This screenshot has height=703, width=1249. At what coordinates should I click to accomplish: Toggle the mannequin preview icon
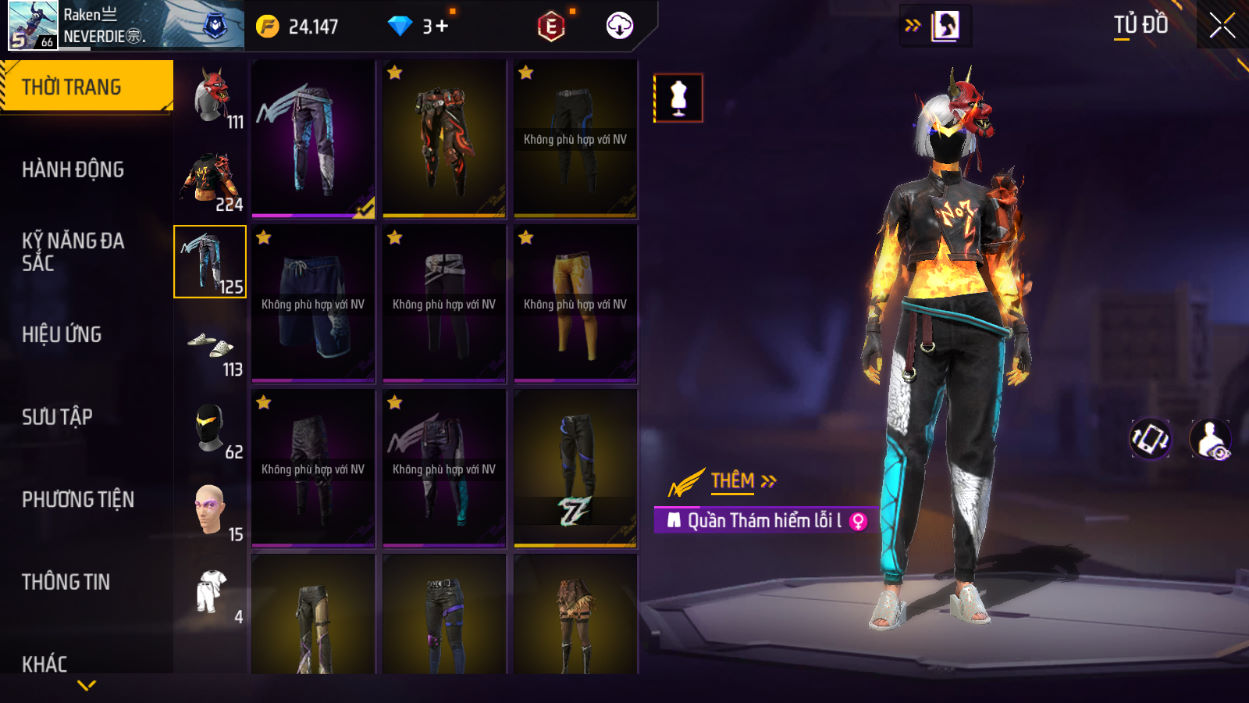tap(679, 98)
